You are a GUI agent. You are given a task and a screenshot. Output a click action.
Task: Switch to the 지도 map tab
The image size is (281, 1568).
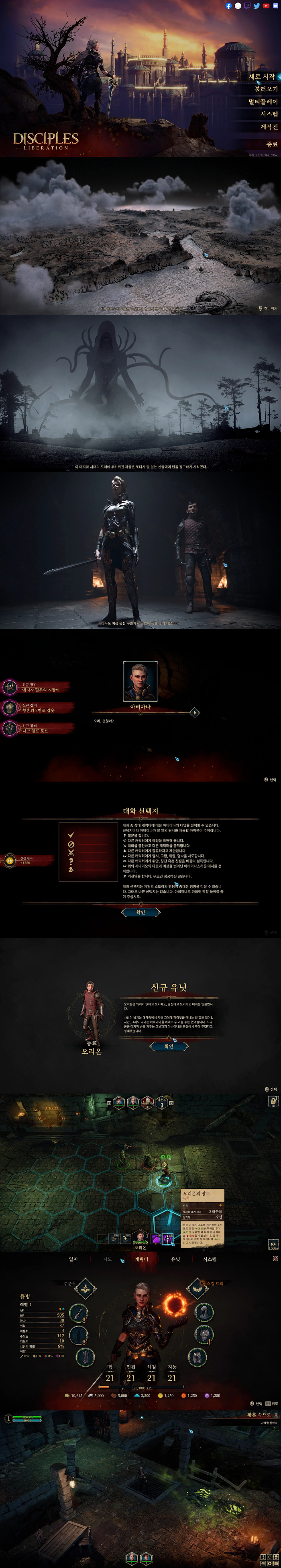[108, 1259]
